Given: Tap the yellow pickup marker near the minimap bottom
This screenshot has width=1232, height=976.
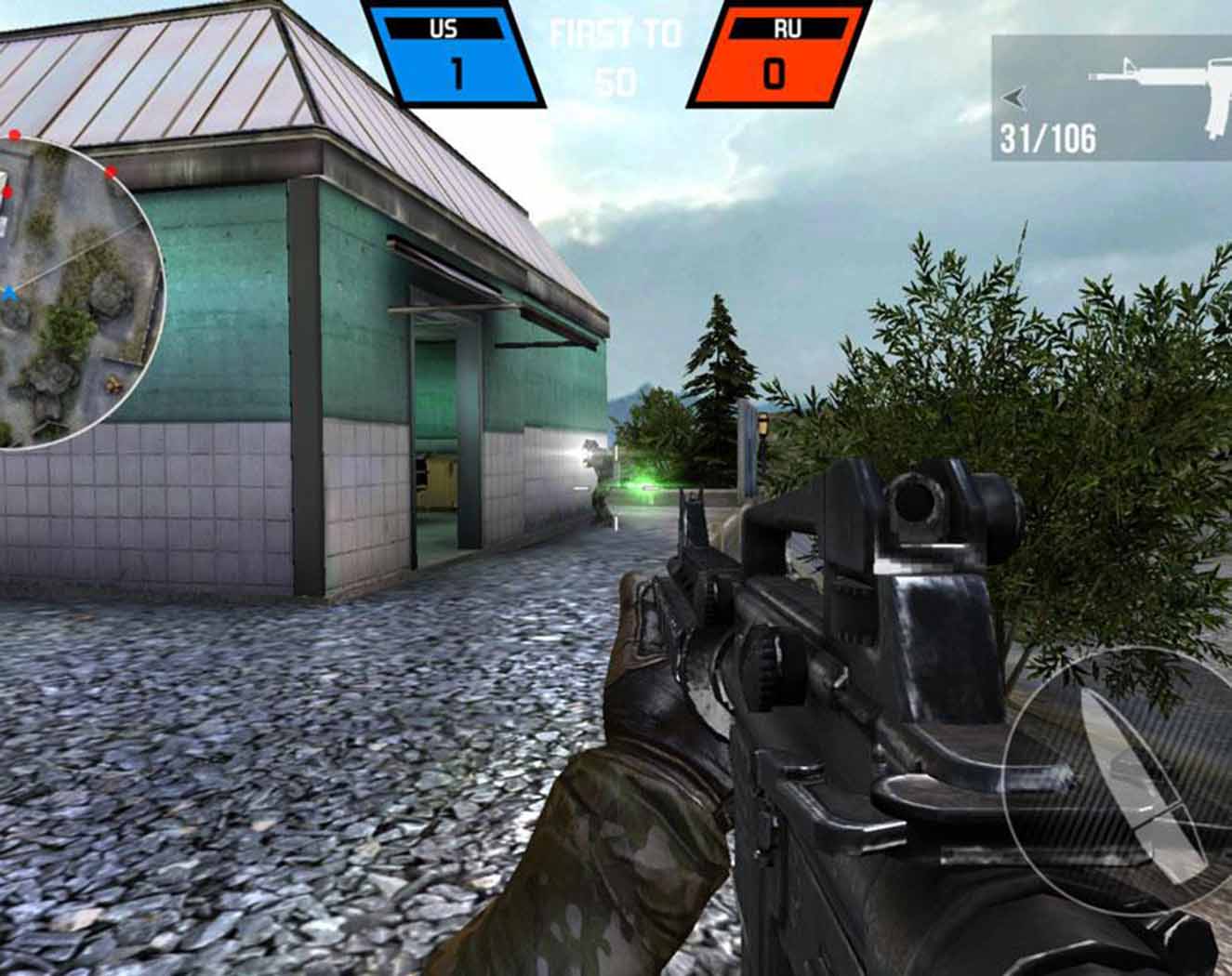Looking at the screenshot, I should (x=113, y=383).
